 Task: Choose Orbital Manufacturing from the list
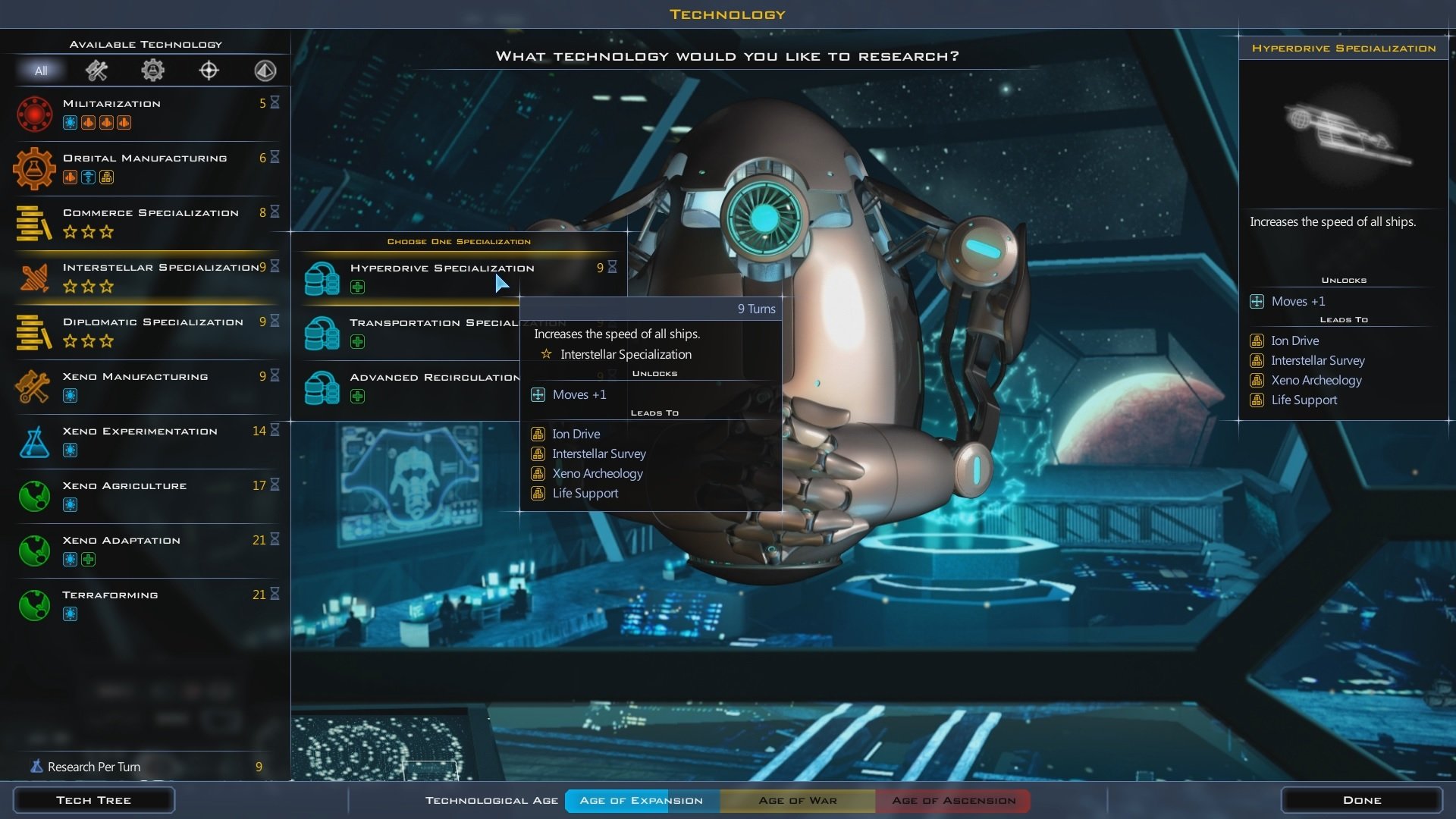(x=144, y=168)
